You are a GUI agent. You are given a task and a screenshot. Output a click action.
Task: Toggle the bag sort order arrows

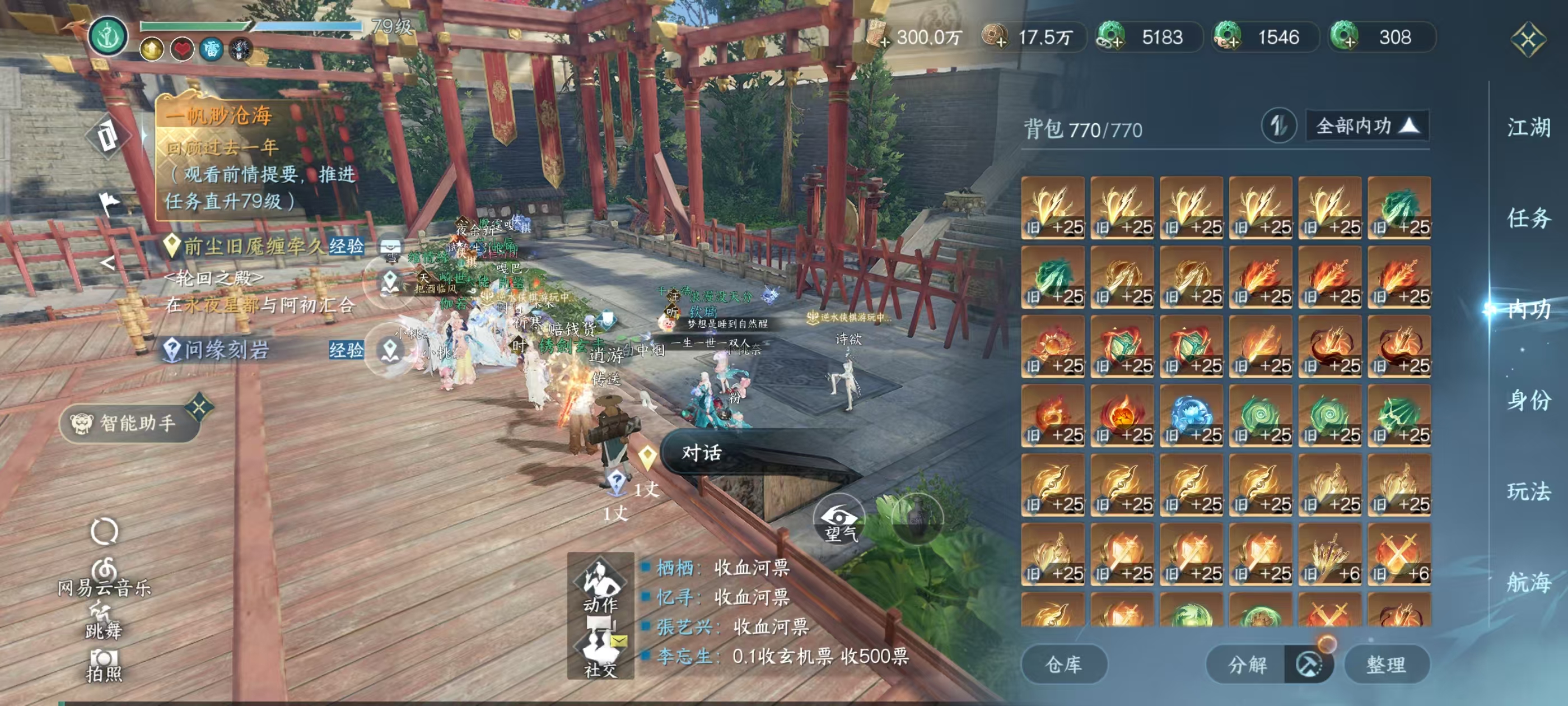point(1278,126)
